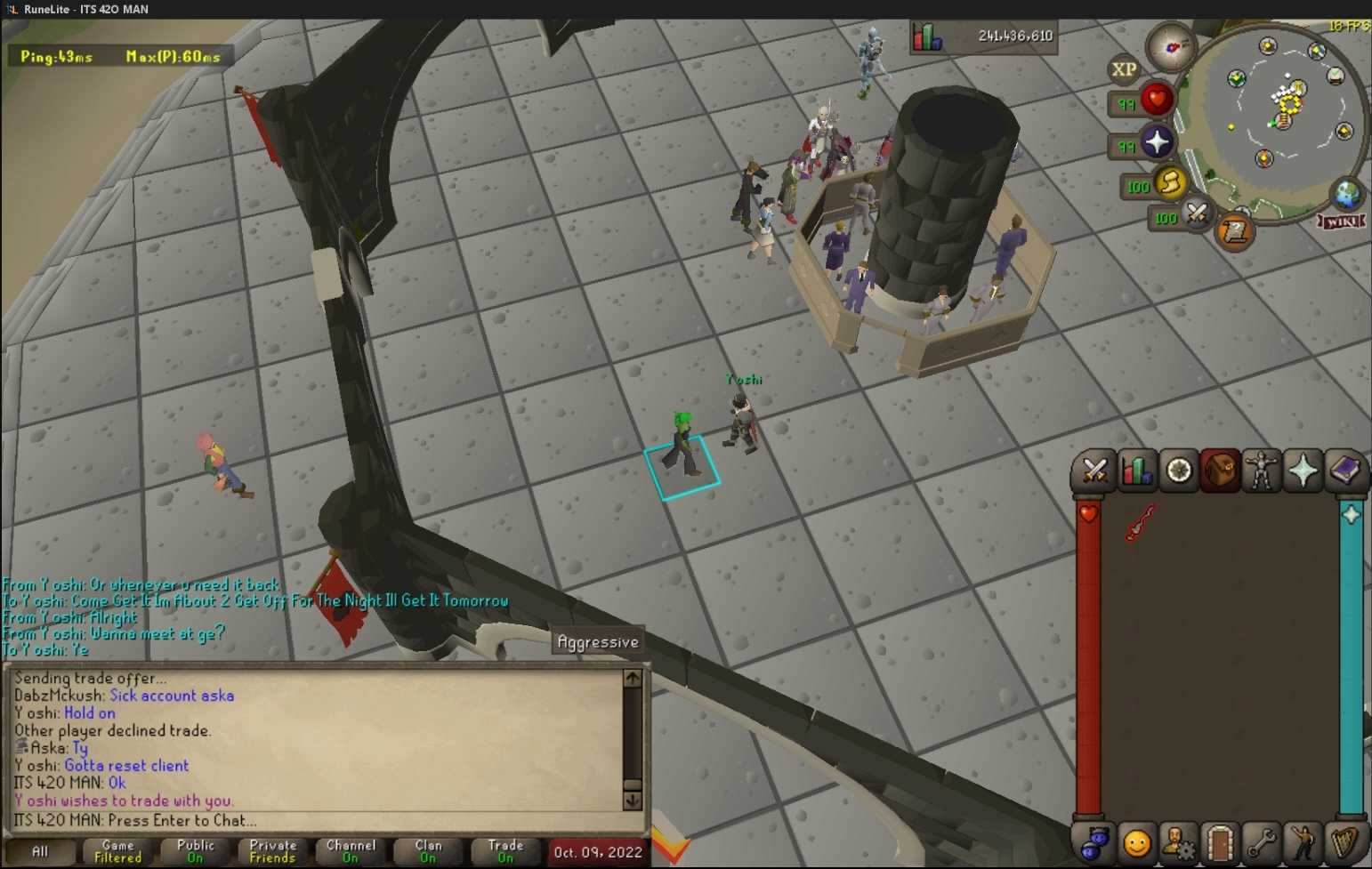Open the wrench Settings tab
1372x869 pixels.
[x=1261, y=842]
